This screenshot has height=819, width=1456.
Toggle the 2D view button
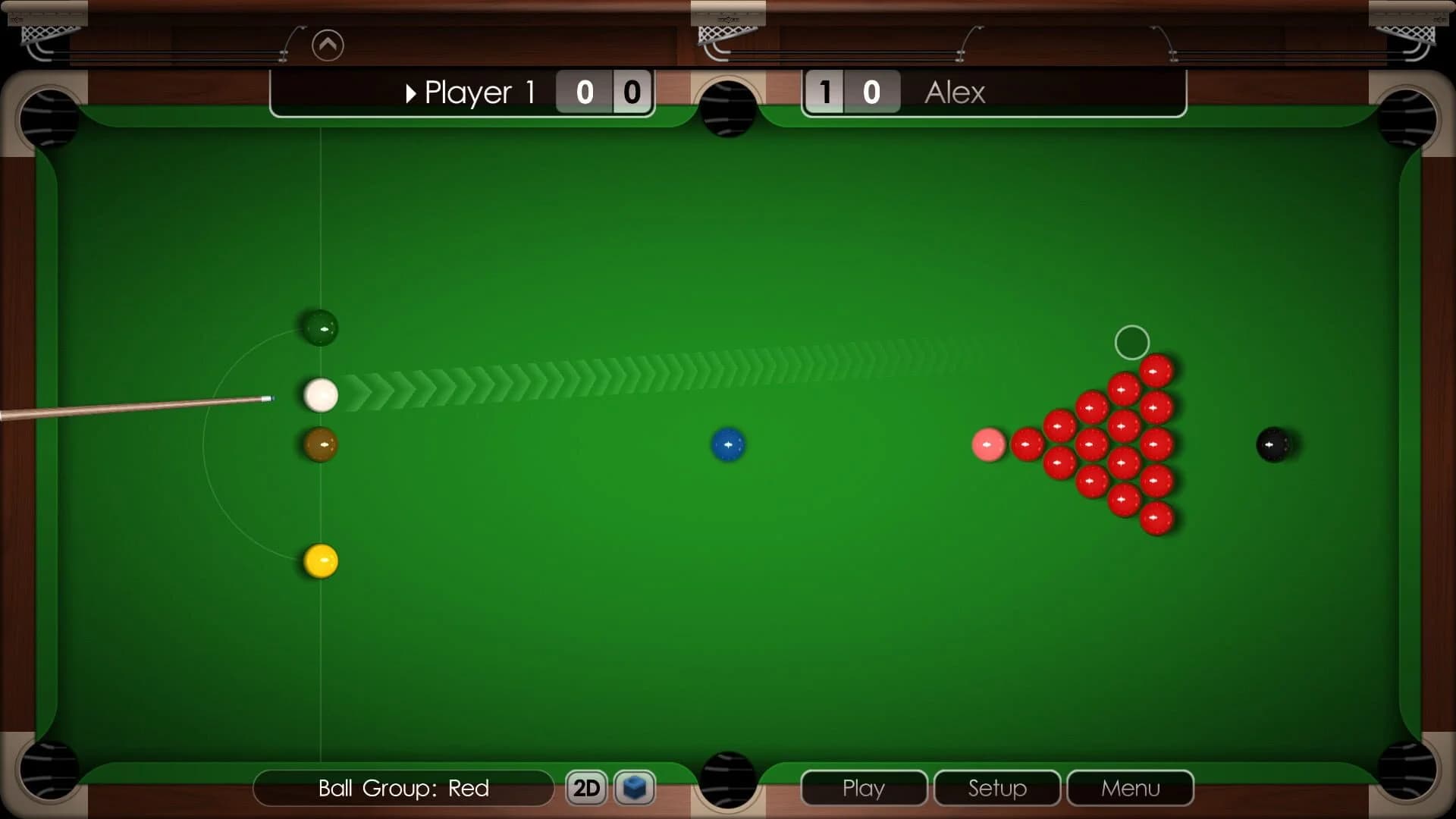[585, 788]
